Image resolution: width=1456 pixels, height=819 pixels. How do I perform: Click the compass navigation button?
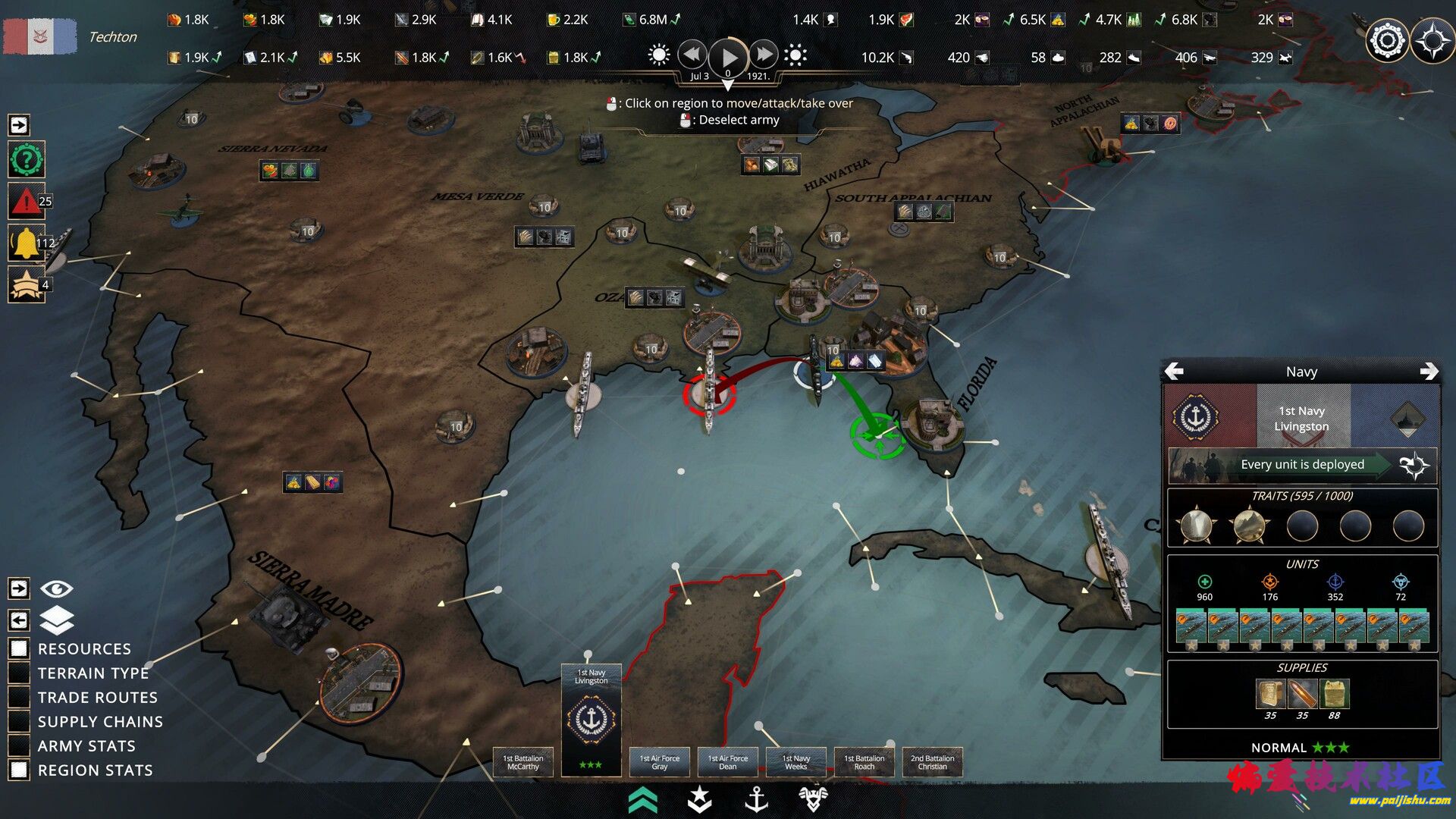(x=1432, y=40)
